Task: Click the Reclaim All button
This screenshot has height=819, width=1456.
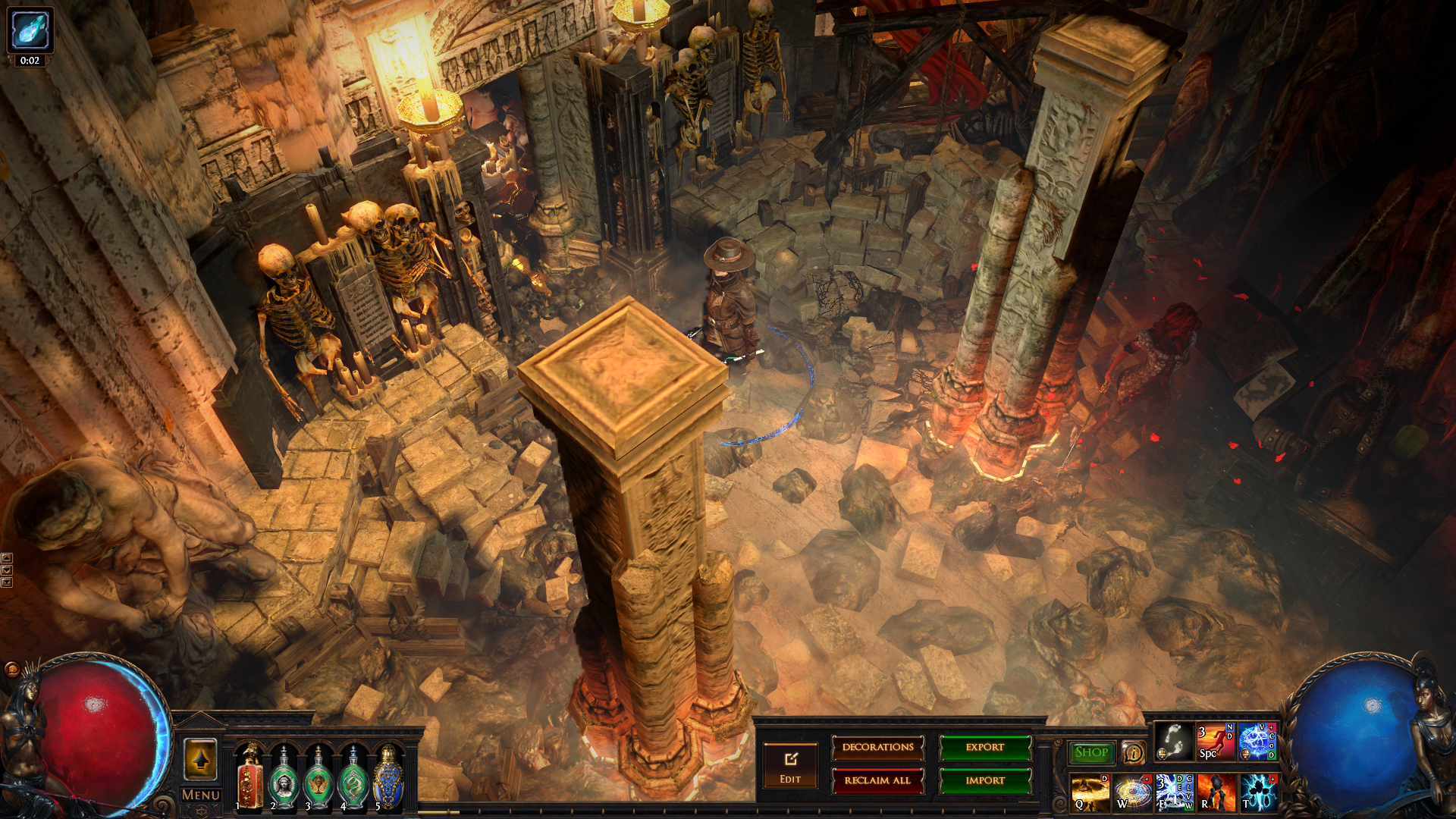Action: pos(877,780)
